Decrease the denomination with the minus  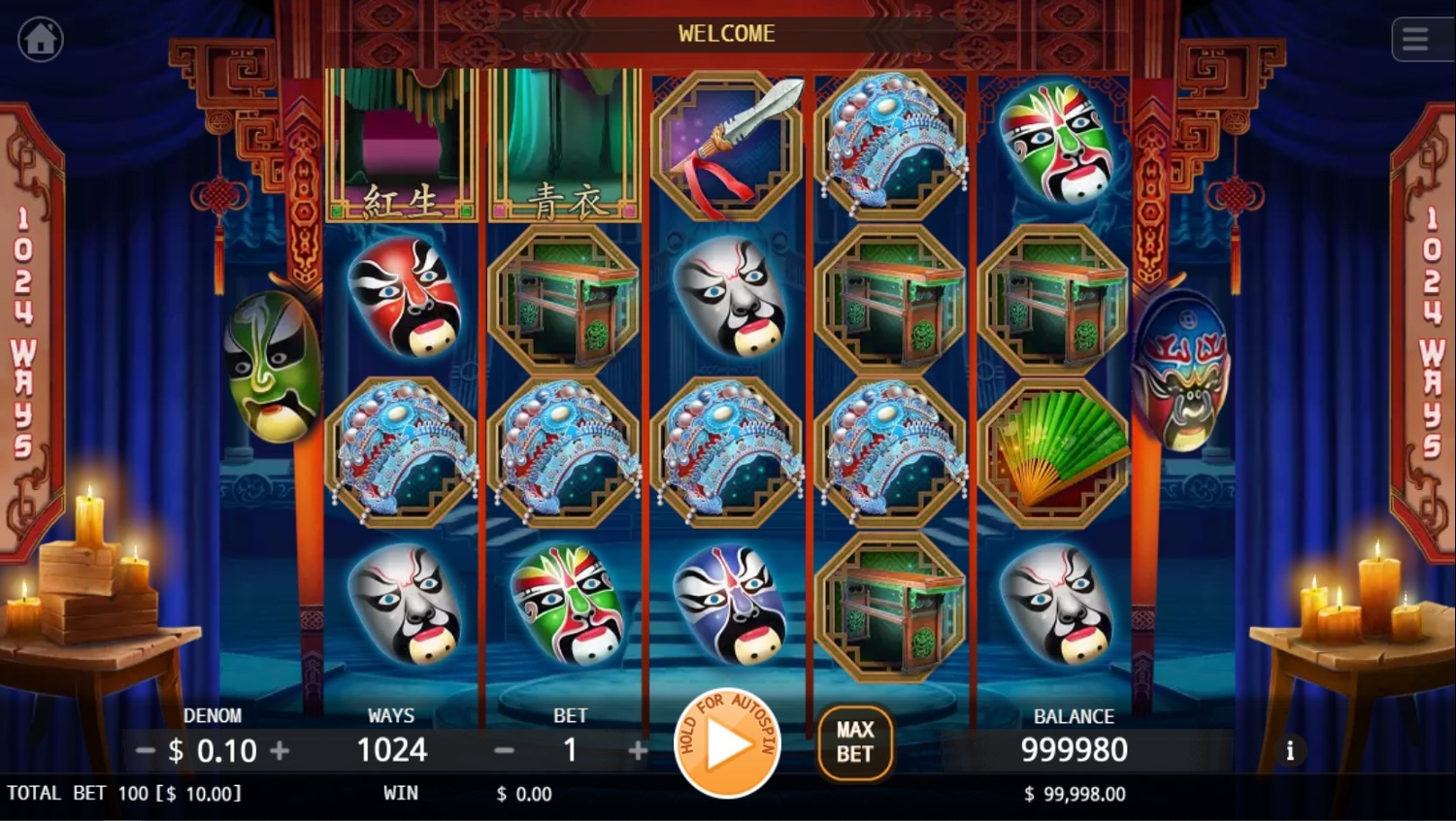pyautogui.click(x=145, y=750)
